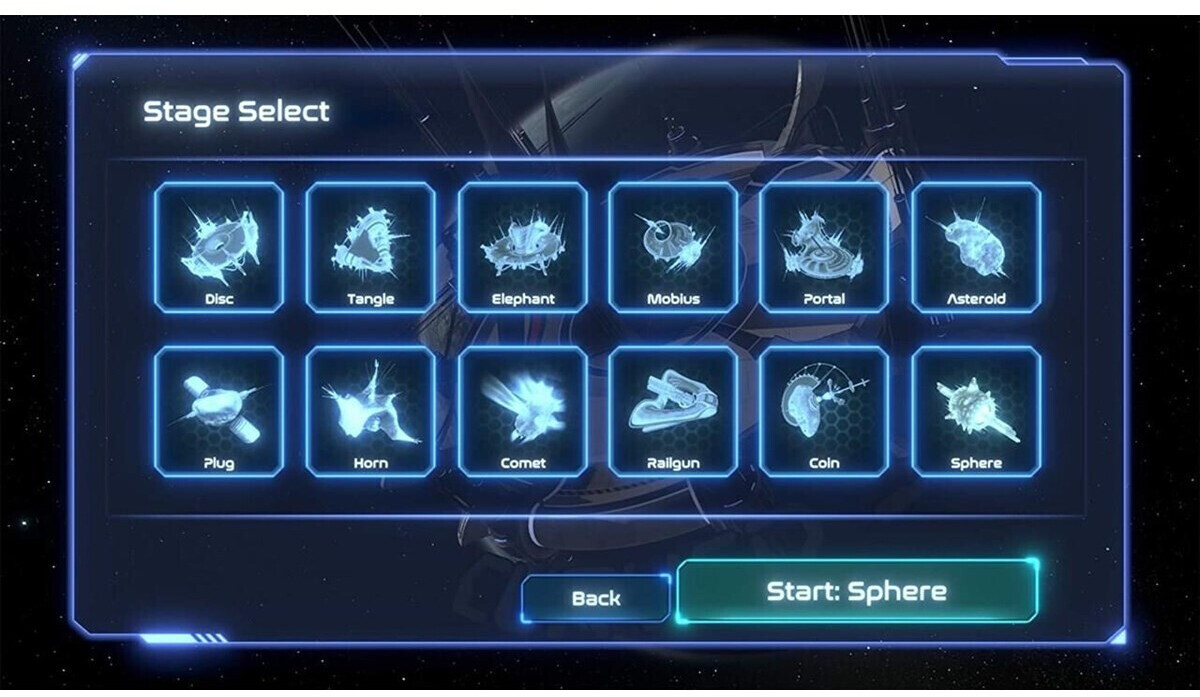Image resolution: width=1200 pixels, height=697 pixels.
Task: Go back with the Back button
Action: pyautogui.click(x=596, y=598)
